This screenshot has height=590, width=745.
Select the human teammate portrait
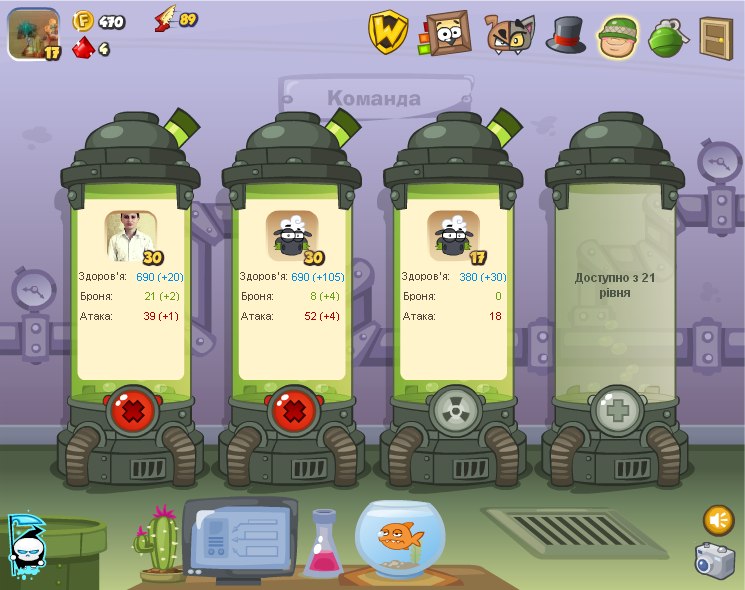(x=132, y=235)
